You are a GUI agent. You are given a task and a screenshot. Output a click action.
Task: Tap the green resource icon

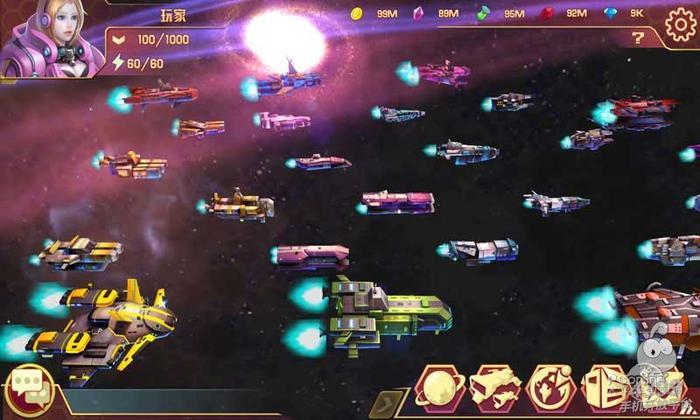483,13
